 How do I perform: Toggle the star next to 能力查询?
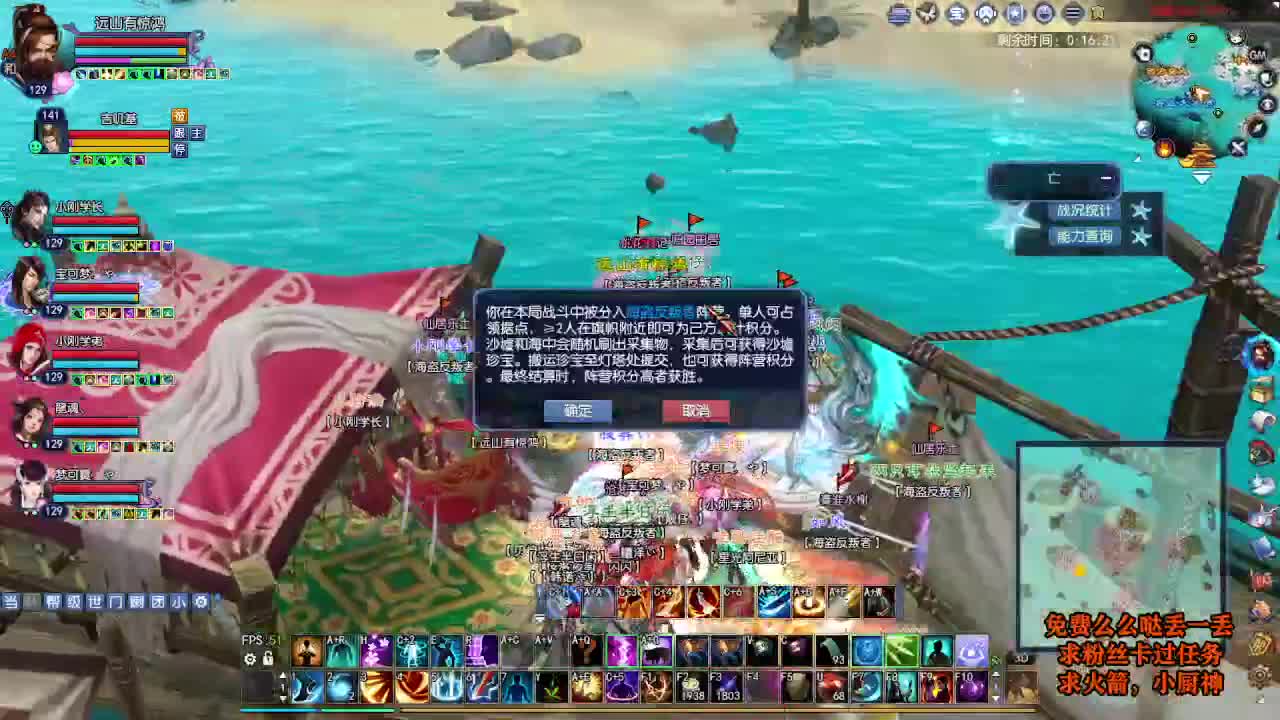[1140, 237]
